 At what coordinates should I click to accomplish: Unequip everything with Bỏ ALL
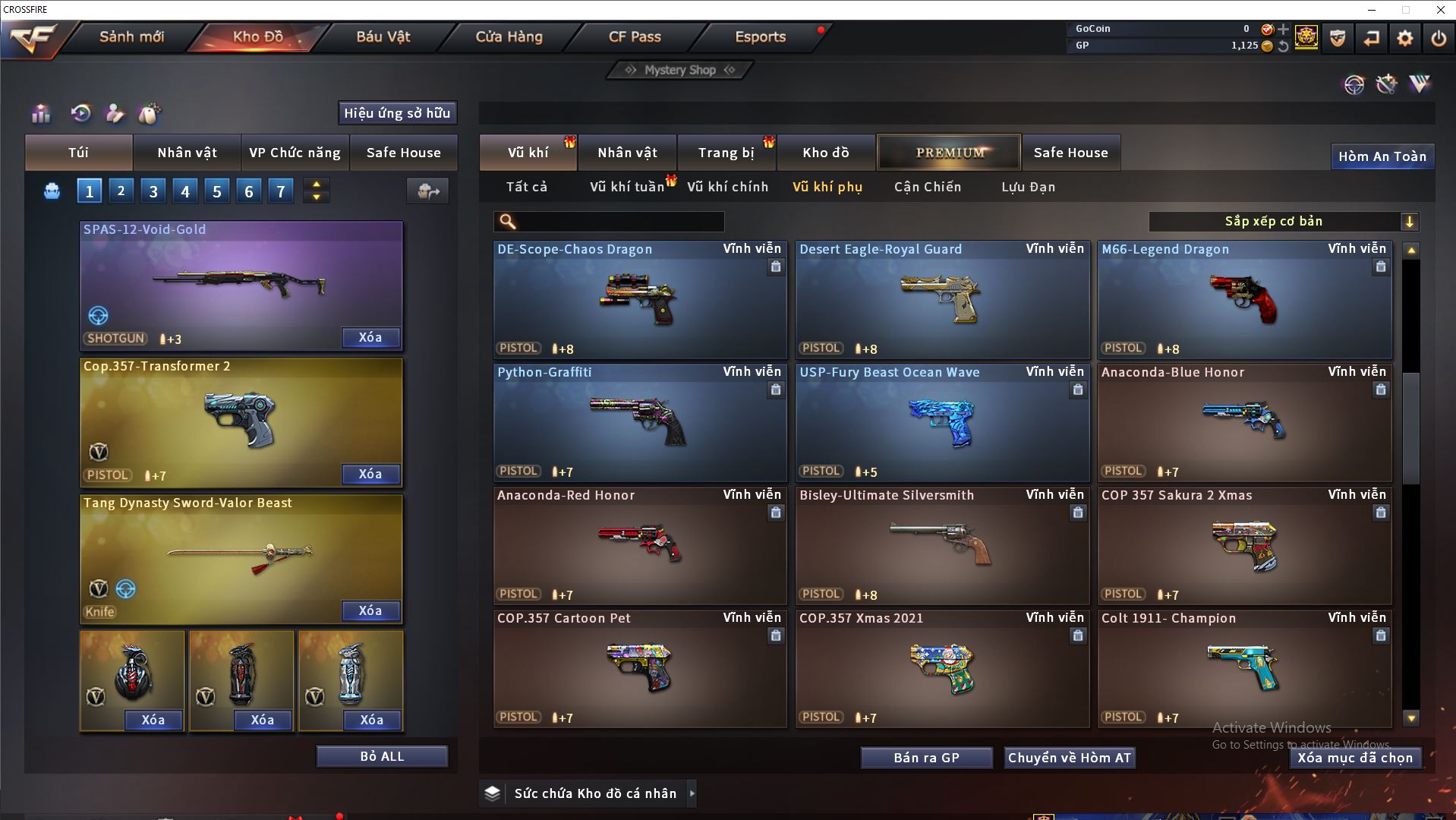(x=382, y=756)
